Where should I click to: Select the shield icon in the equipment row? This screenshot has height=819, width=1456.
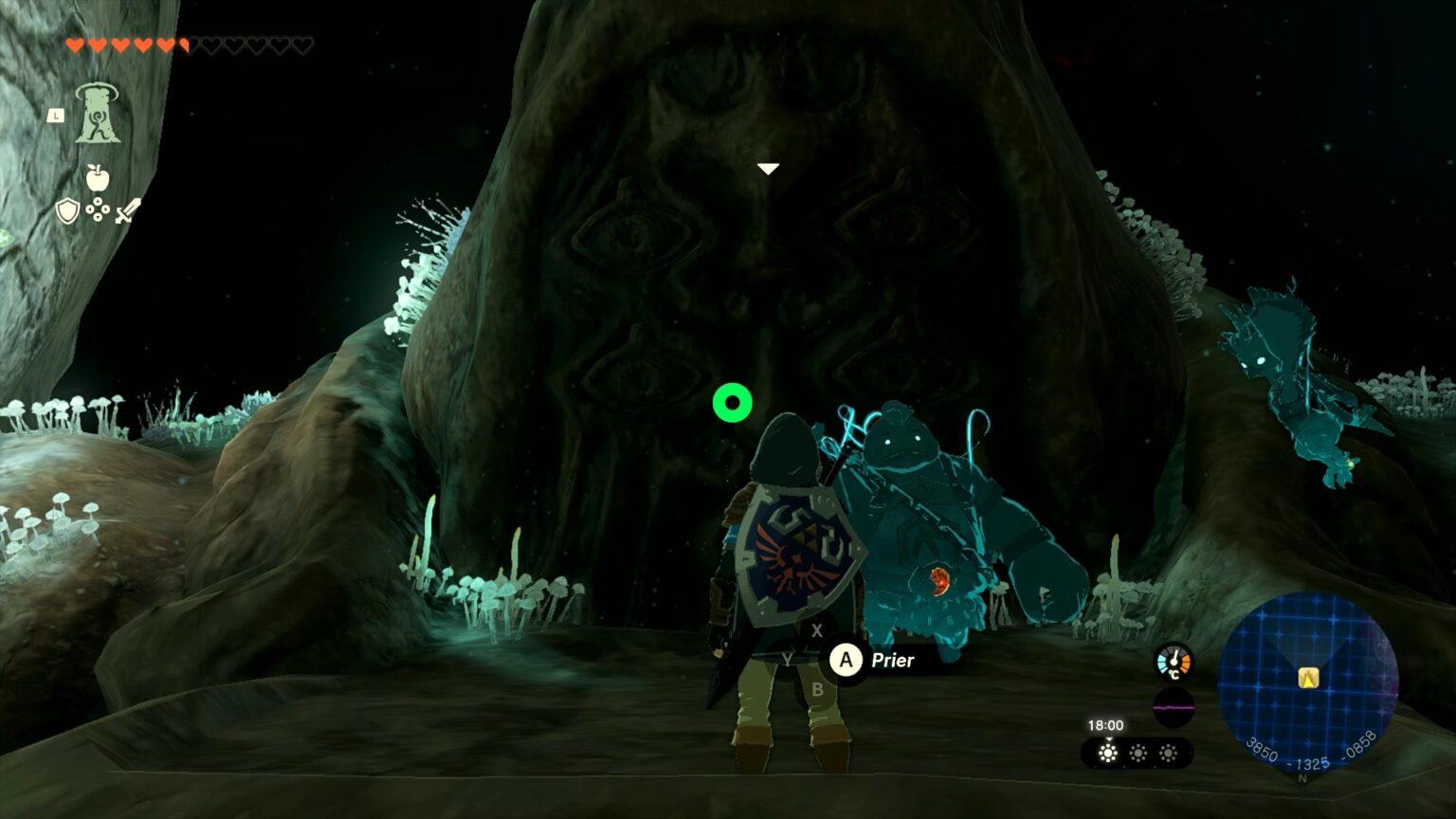point(67,209)
